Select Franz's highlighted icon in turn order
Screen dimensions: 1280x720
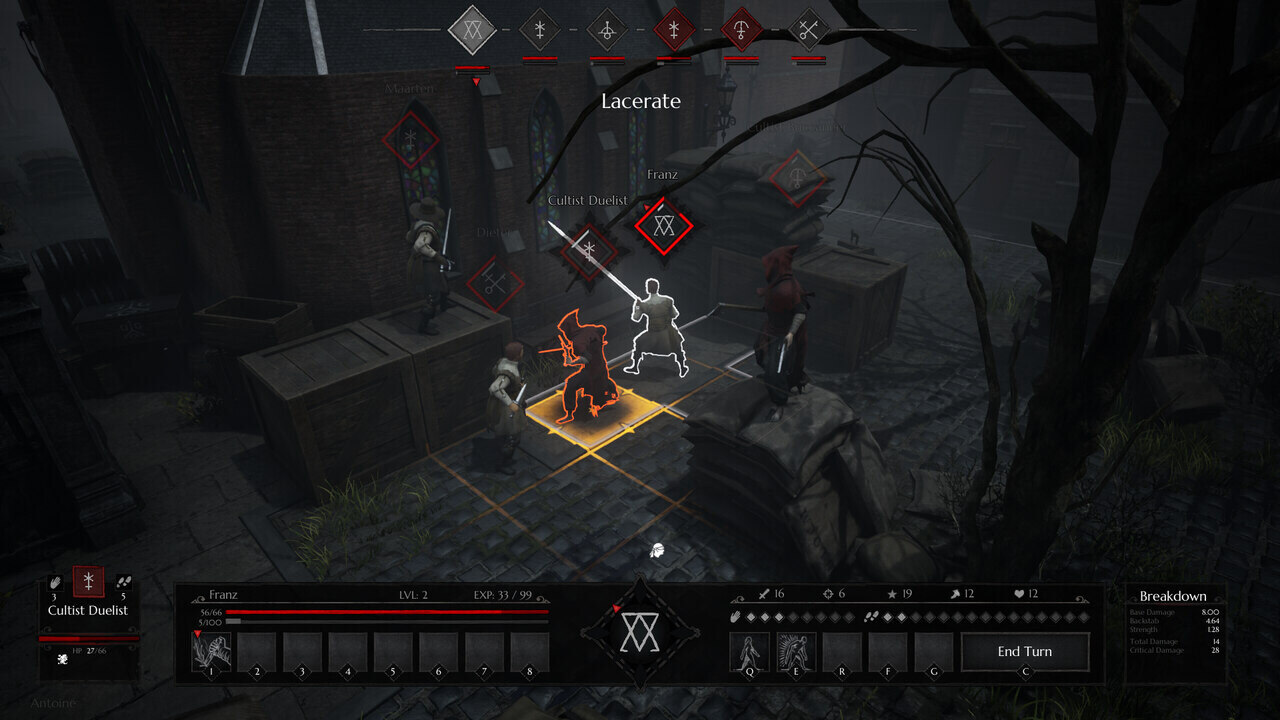(x=473, y=30)
